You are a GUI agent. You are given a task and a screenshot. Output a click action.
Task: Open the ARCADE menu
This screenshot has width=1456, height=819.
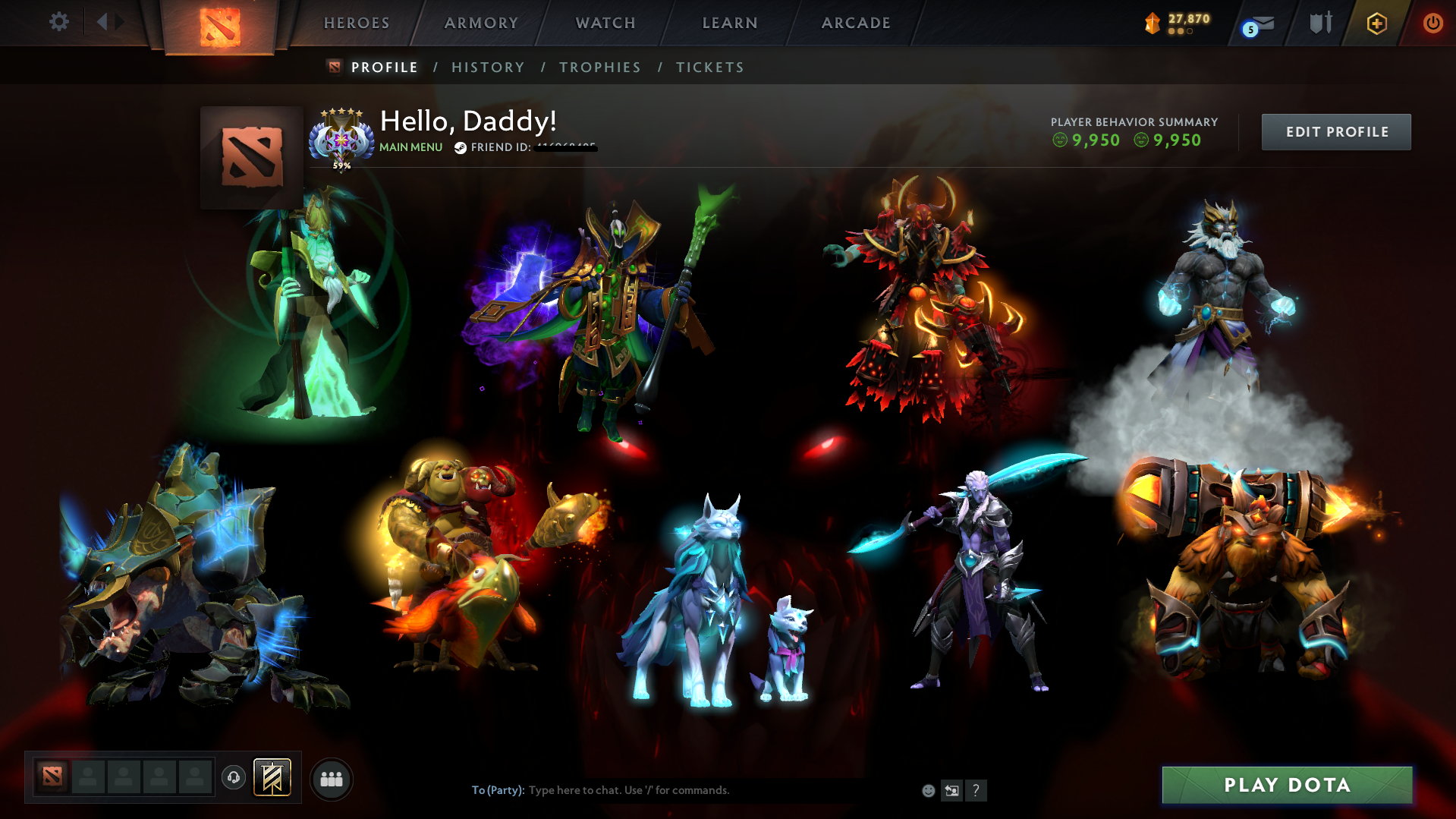pos(856,23)
